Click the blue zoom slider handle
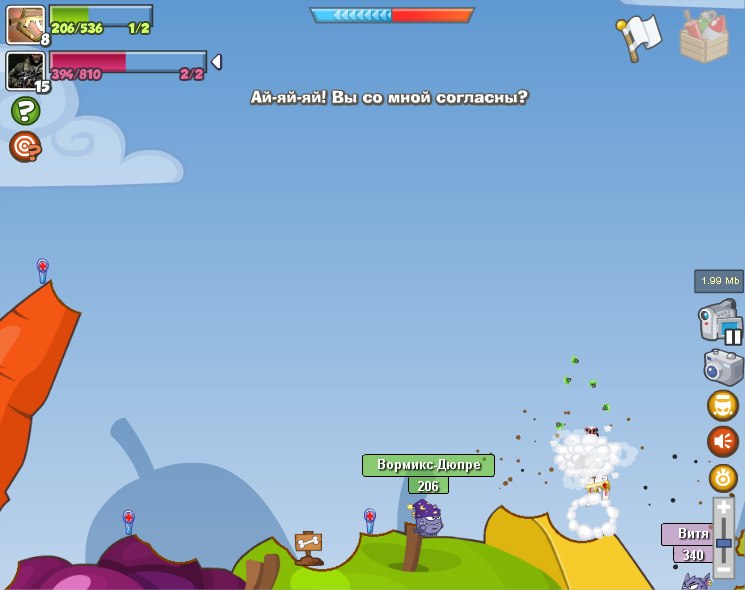The image size is (745, 590). click(x=724, y=542)
